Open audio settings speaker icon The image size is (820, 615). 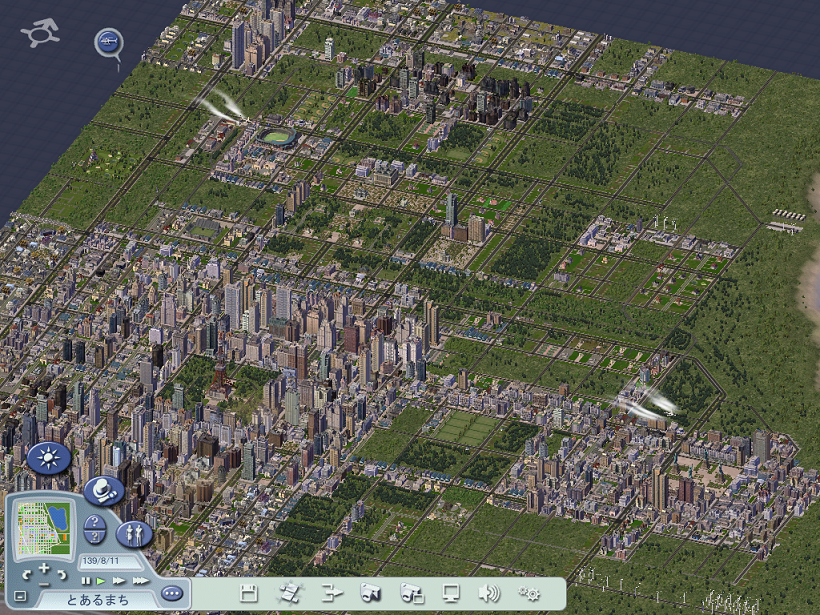[x=489, y=592]
